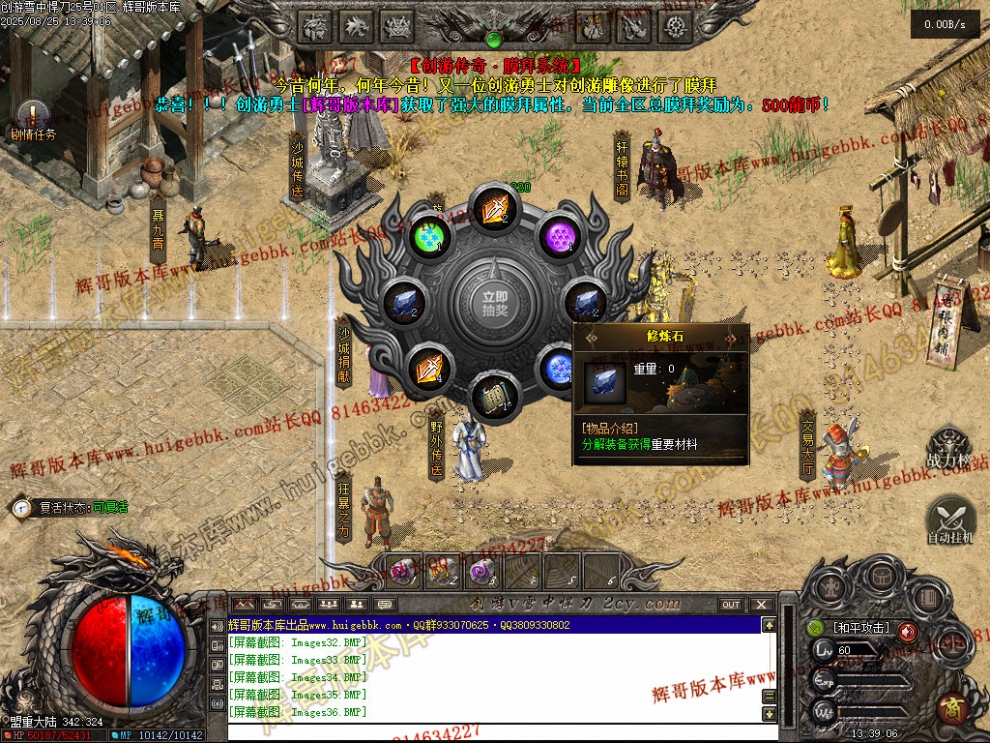Open the 战力榜 power ranking

[949, 449]
